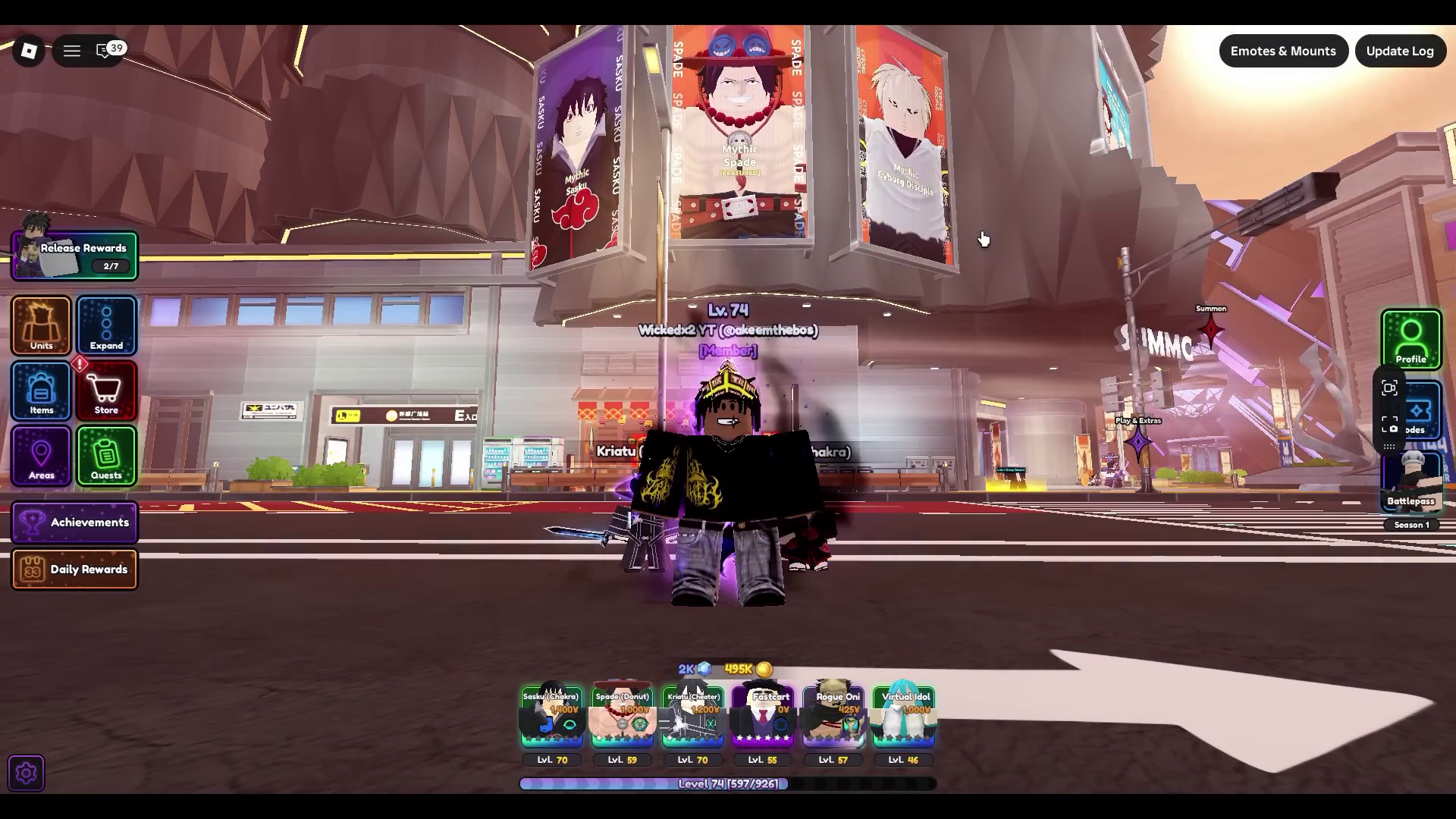This screenshot has width=1456, height=819.
Task: Open the Release Rewards panel
Action: pos(75,256)
